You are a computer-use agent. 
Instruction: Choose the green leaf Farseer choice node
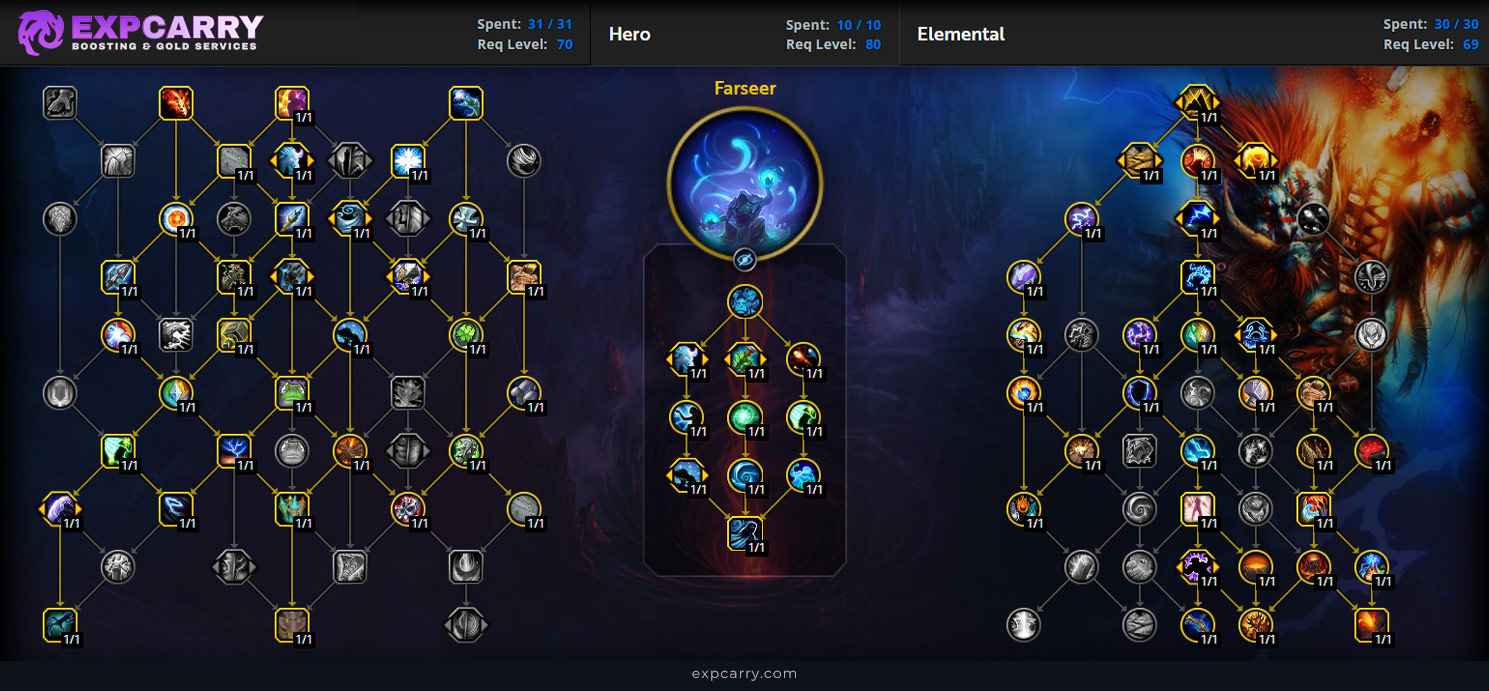[744, 359]
